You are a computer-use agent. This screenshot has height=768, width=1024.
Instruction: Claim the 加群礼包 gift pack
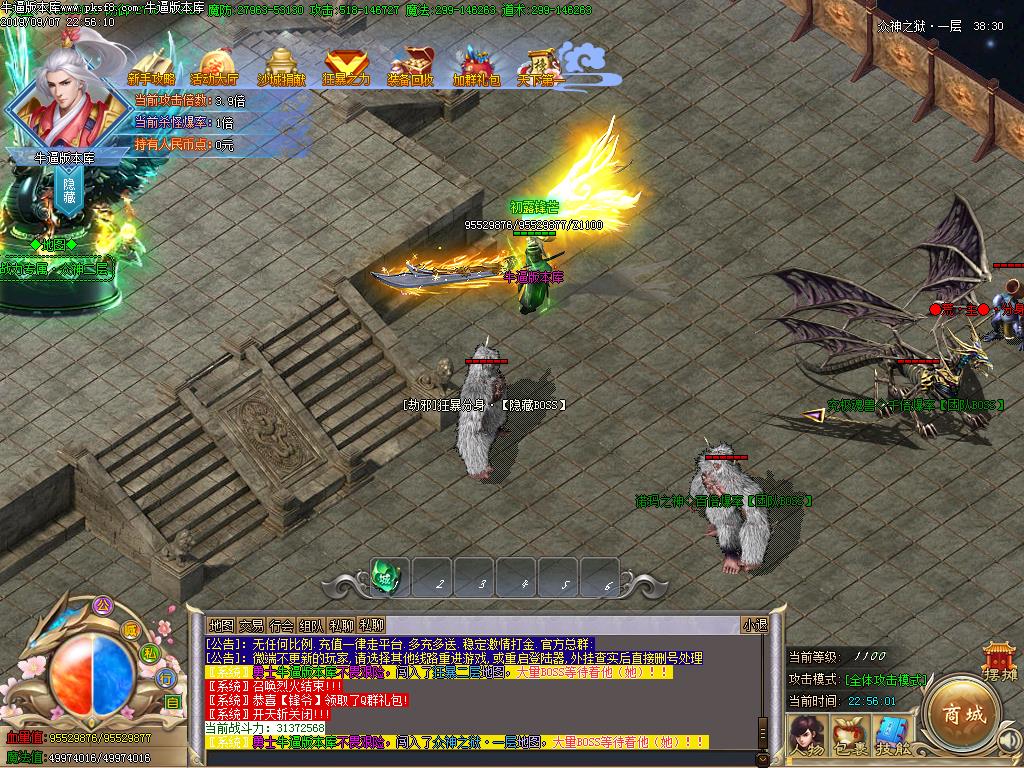(476, 66)
